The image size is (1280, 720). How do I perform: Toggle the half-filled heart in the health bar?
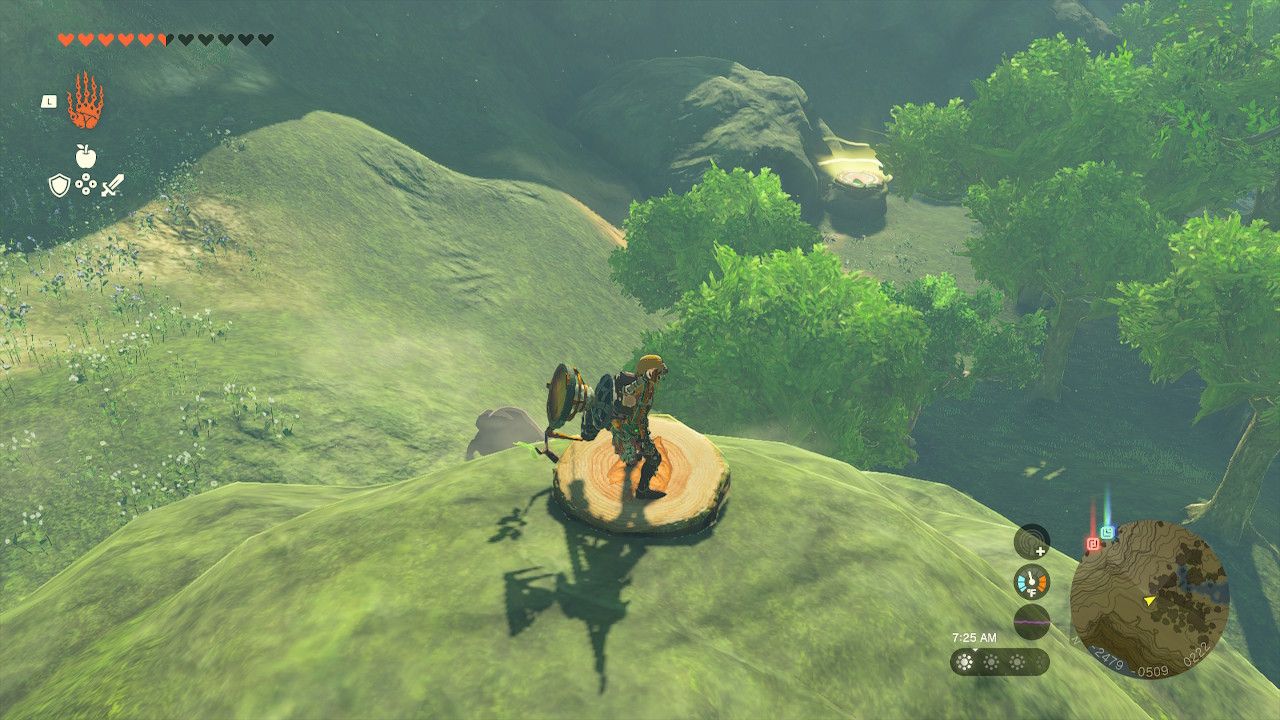click(164, 40)
